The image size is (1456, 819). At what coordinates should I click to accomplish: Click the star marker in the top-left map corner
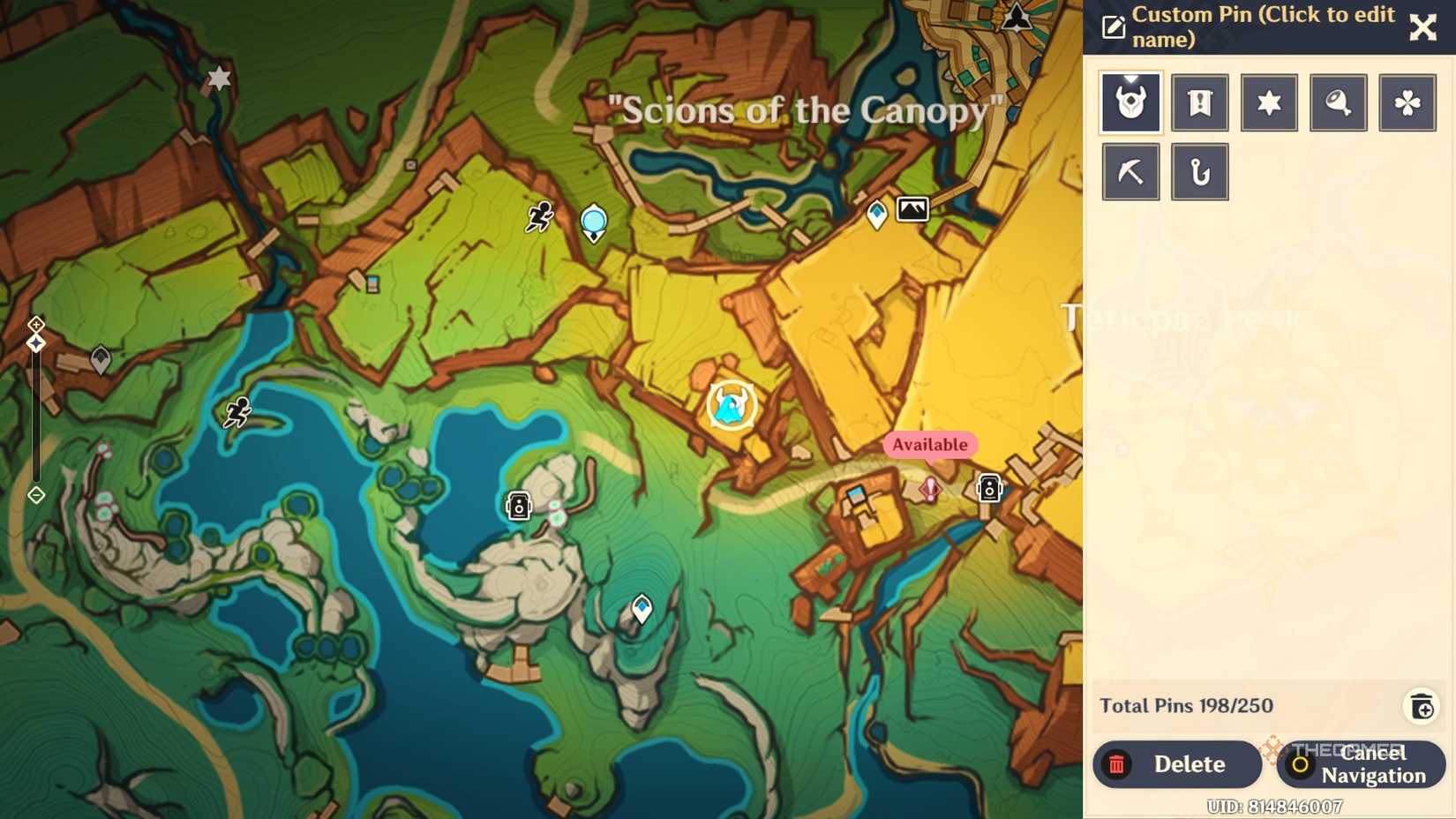[x=217, y=78]
